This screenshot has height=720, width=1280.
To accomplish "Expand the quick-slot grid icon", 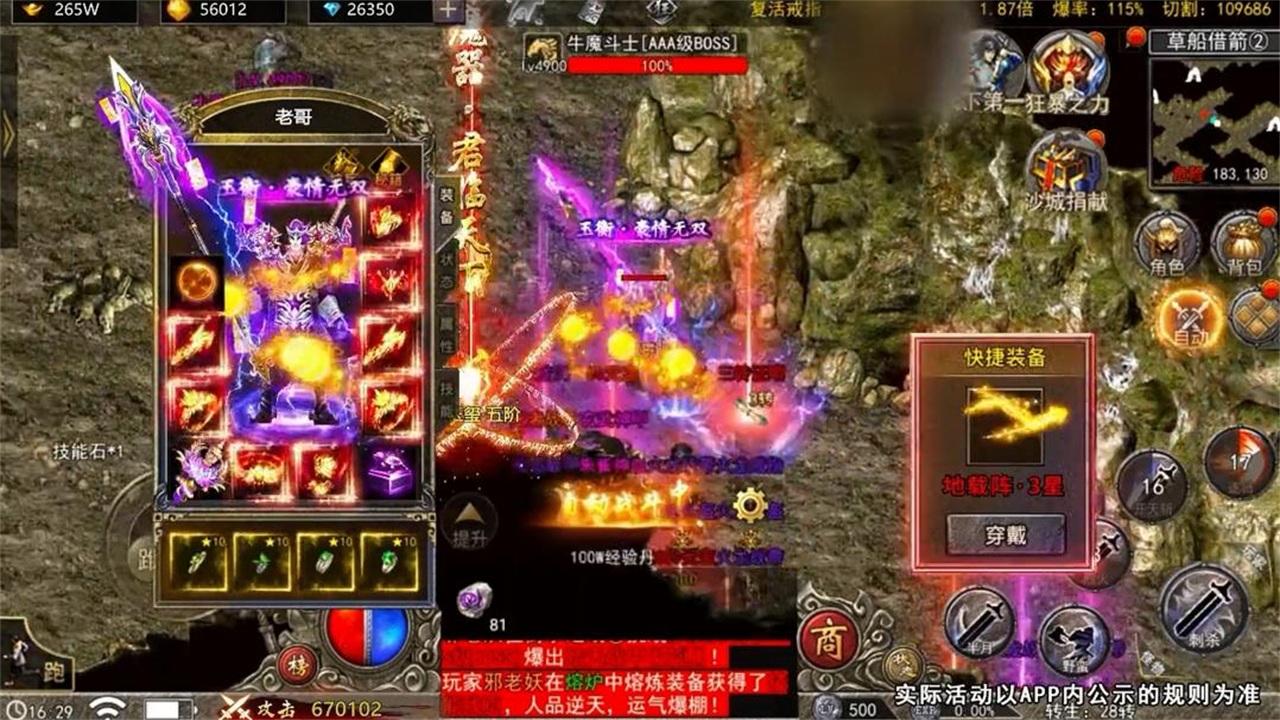I will 1254,315.
